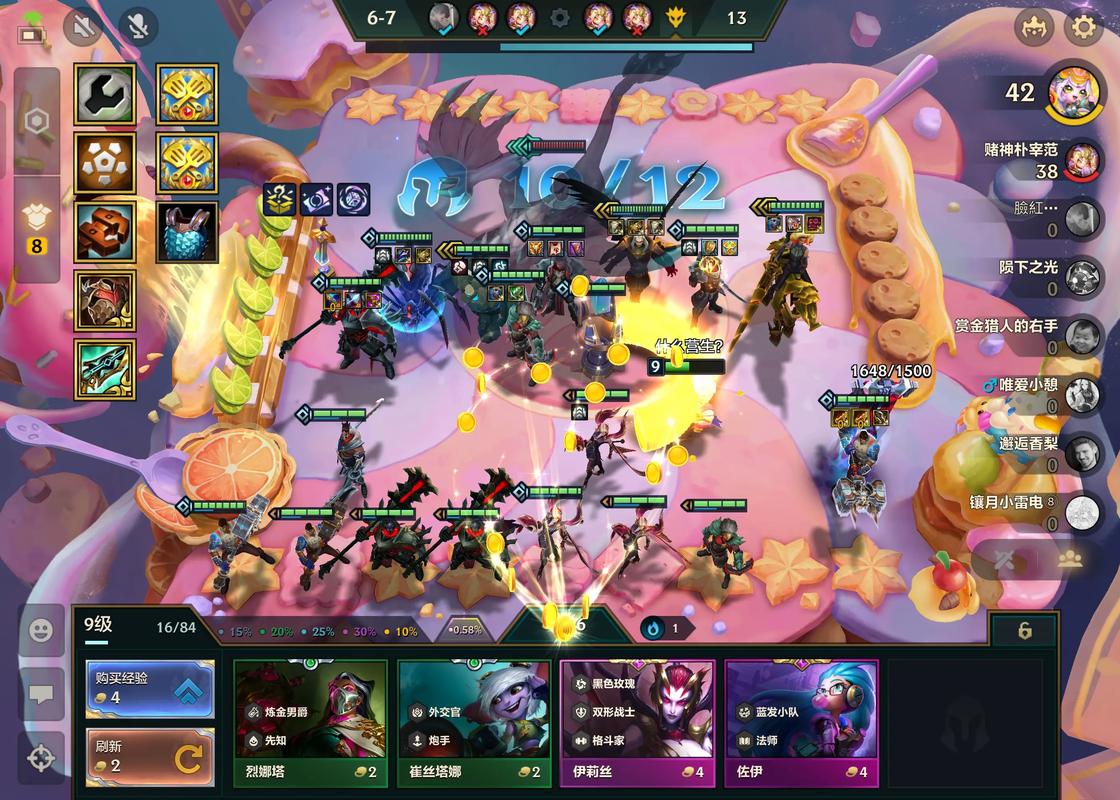The height and width of the screenshot is (800, 1120).
Task: Open the settings gear menu
Action: (x=1083, y=27)
